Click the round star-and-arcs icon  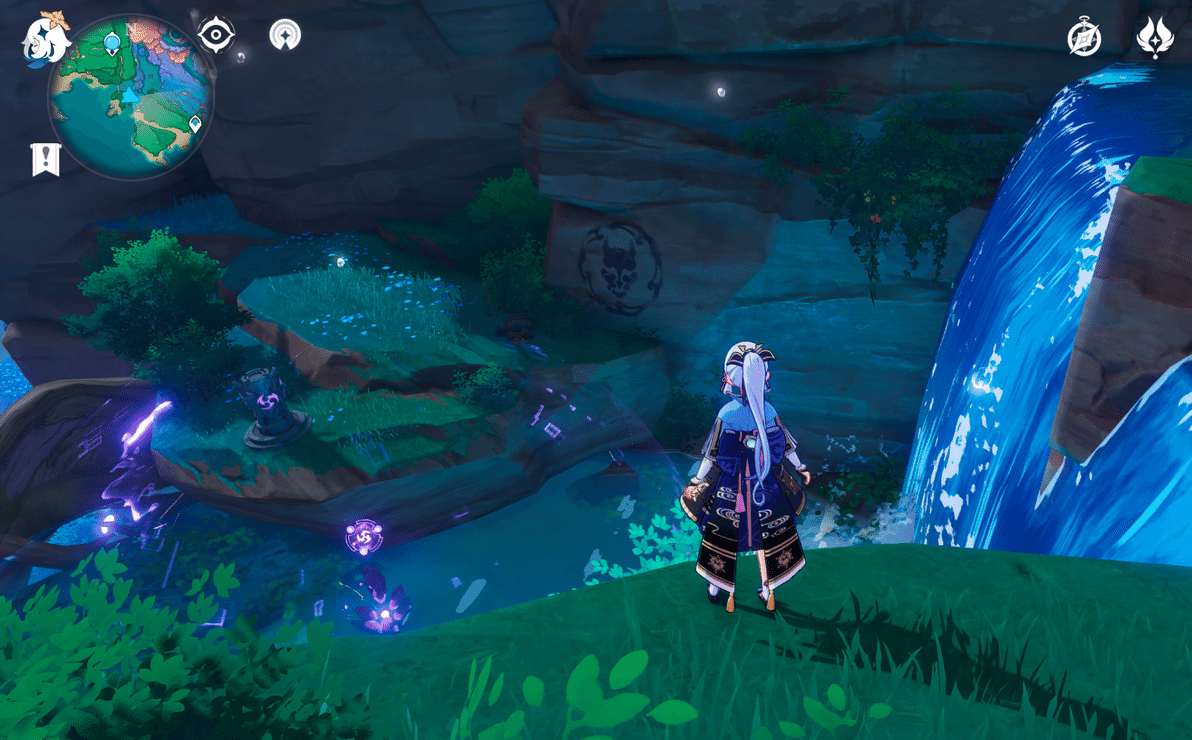point(285,35)
